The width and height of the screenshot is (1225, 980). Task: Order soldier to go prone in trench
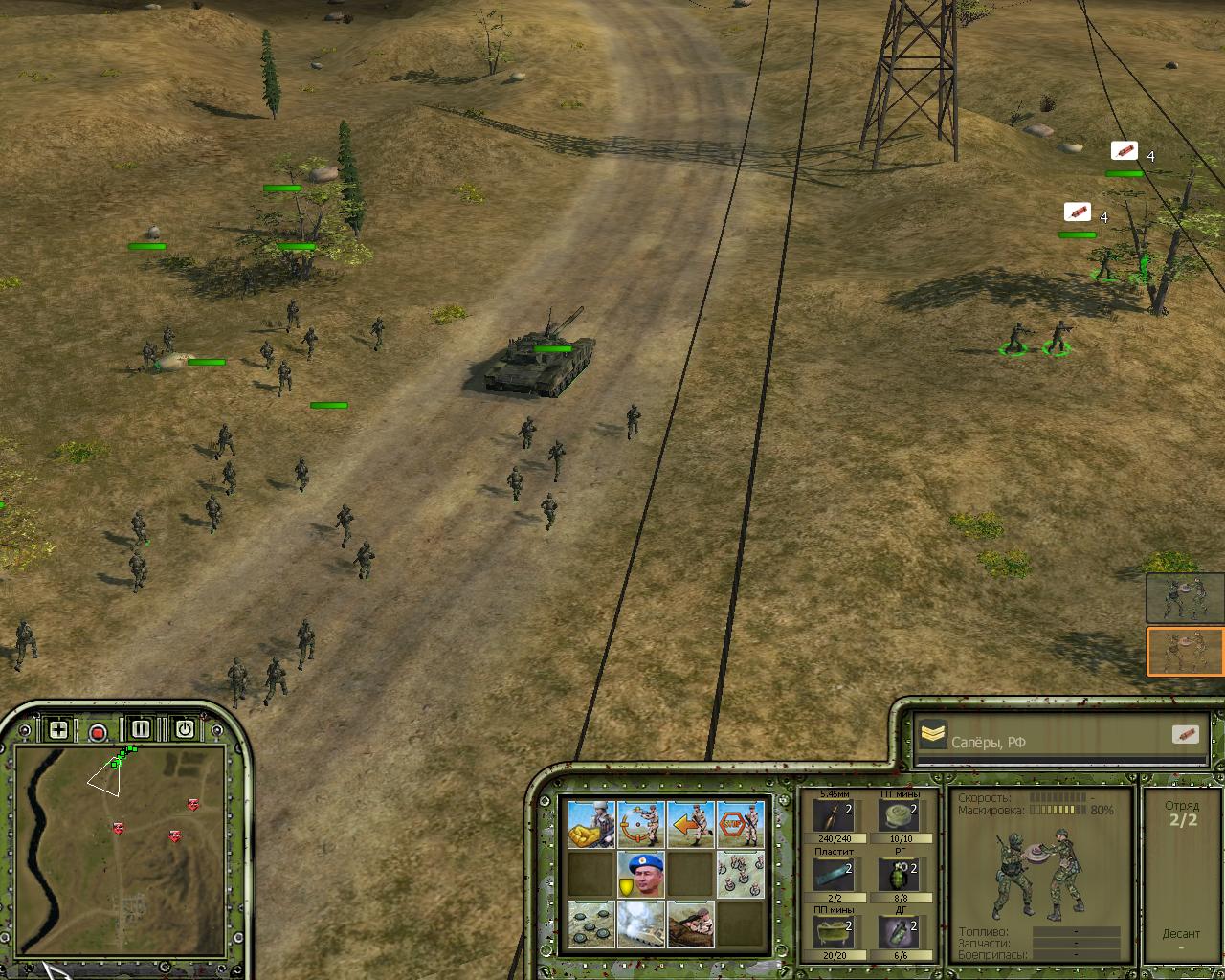[x=690, y=924]
